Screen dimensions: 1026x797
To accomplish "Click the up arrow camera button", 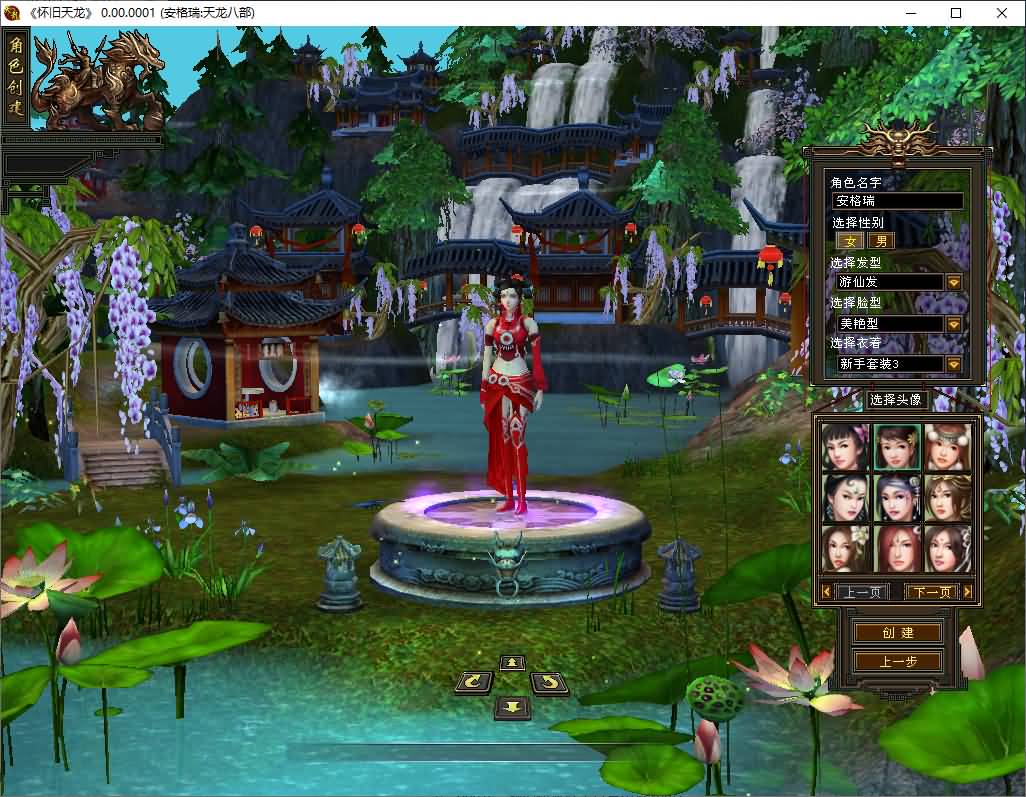I will click(512, 662).
